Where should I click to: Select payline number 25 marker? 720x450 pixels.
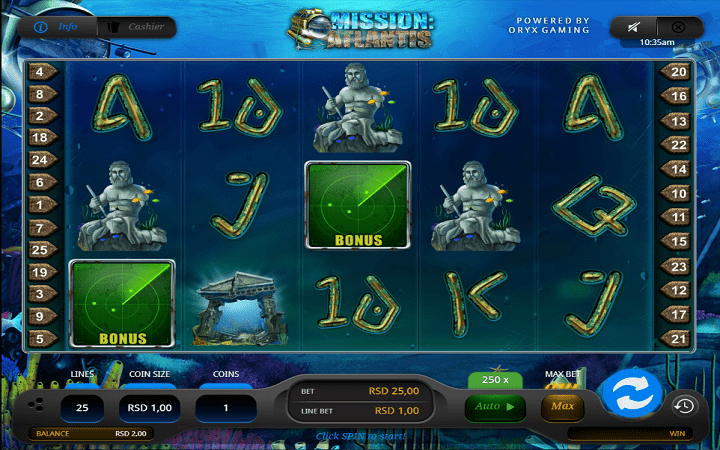coord(42,249)
